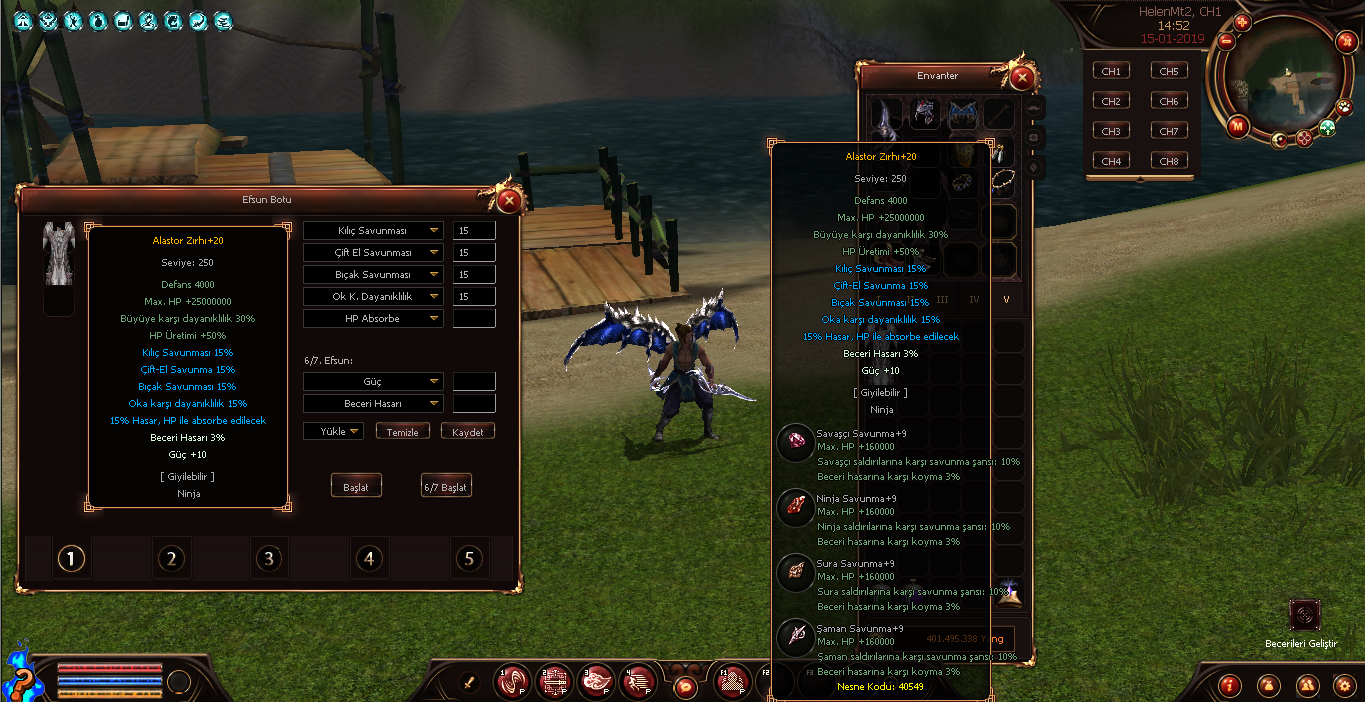
Task: Switch to channel CH4
Action: click(1111, 161)
